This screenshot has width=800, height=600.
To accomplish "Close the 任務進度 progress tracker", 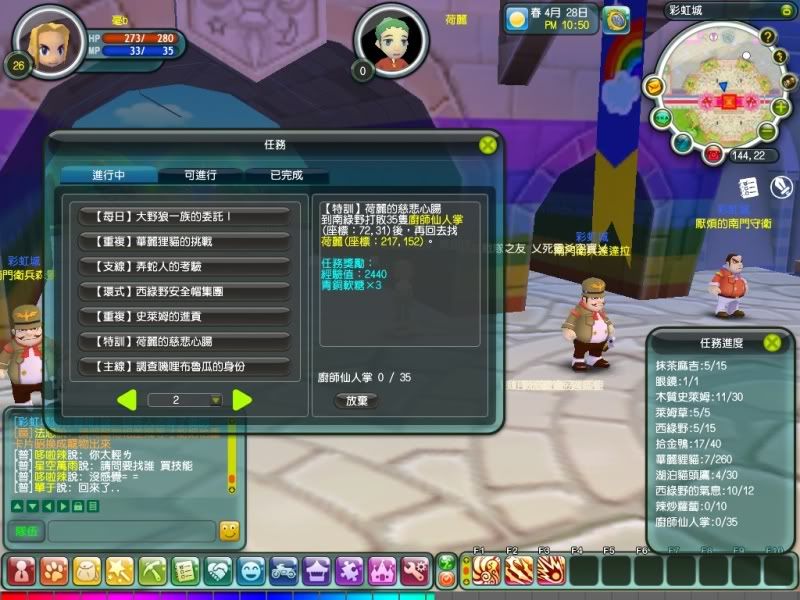I will pyautogui.click(x=772, y=342).
